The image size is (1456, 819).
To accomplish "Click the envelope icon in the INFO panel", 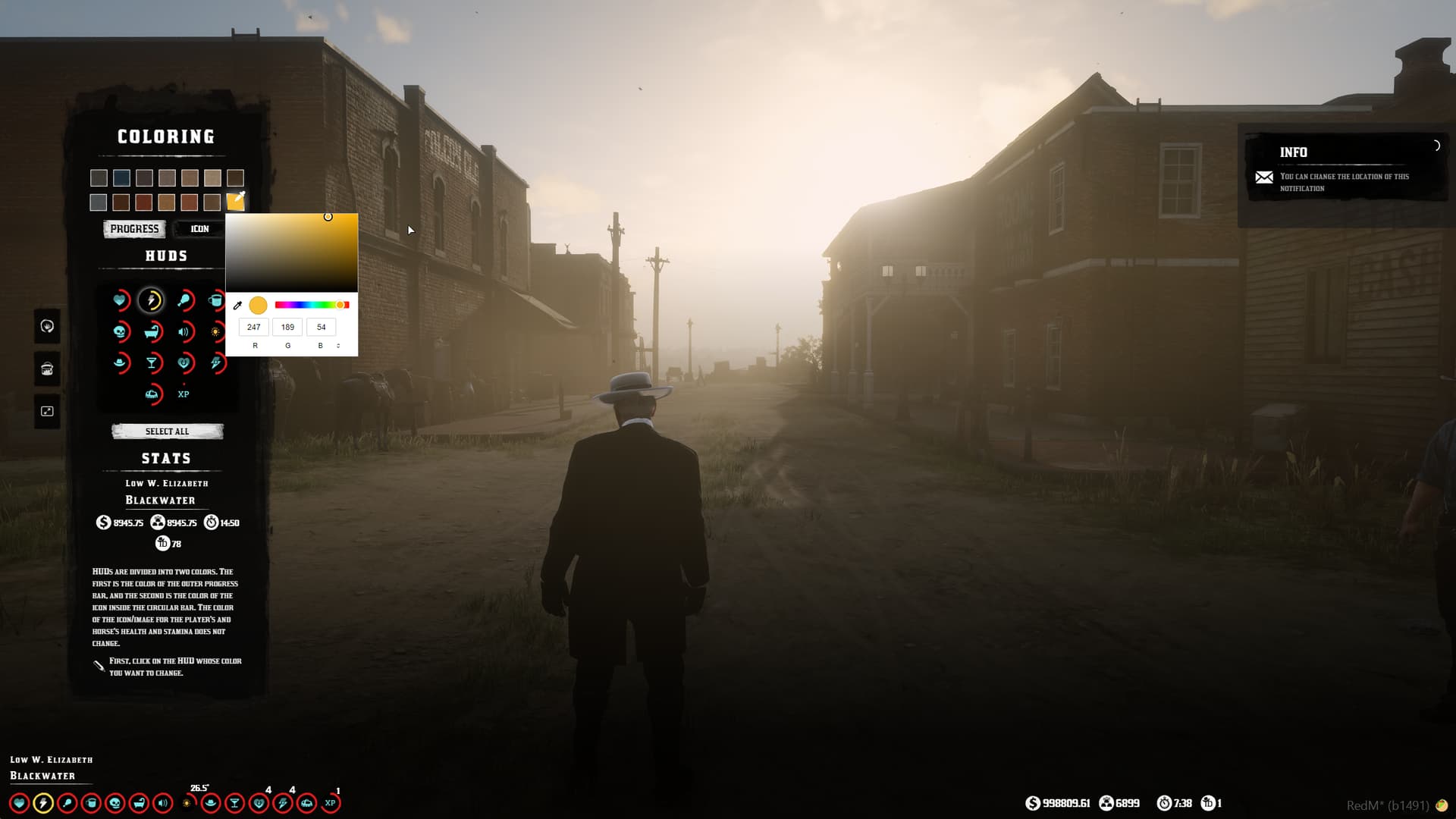I will point(1265,177).
